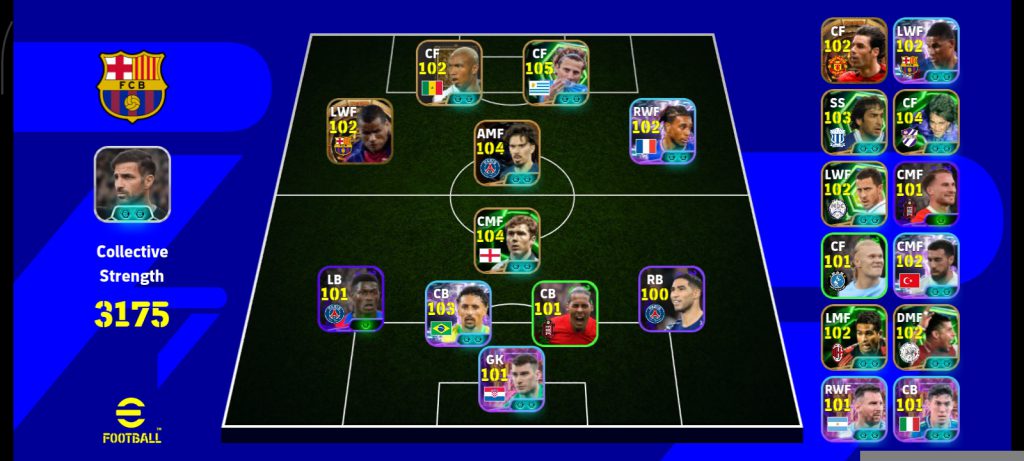
Task: Pick the CF 102 striker with Senegal flag
Action: click(449, 72)
